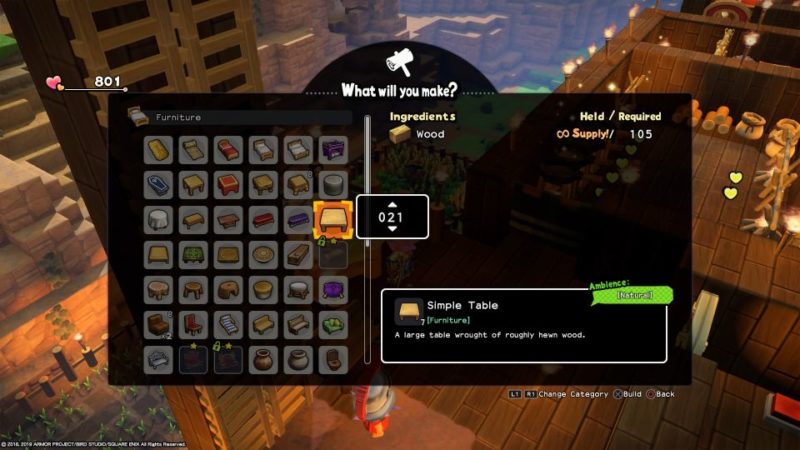The height and width of the screenshot is (450, 800).
Task: Pick the white garden bench slot
Action: click(158, 359)
